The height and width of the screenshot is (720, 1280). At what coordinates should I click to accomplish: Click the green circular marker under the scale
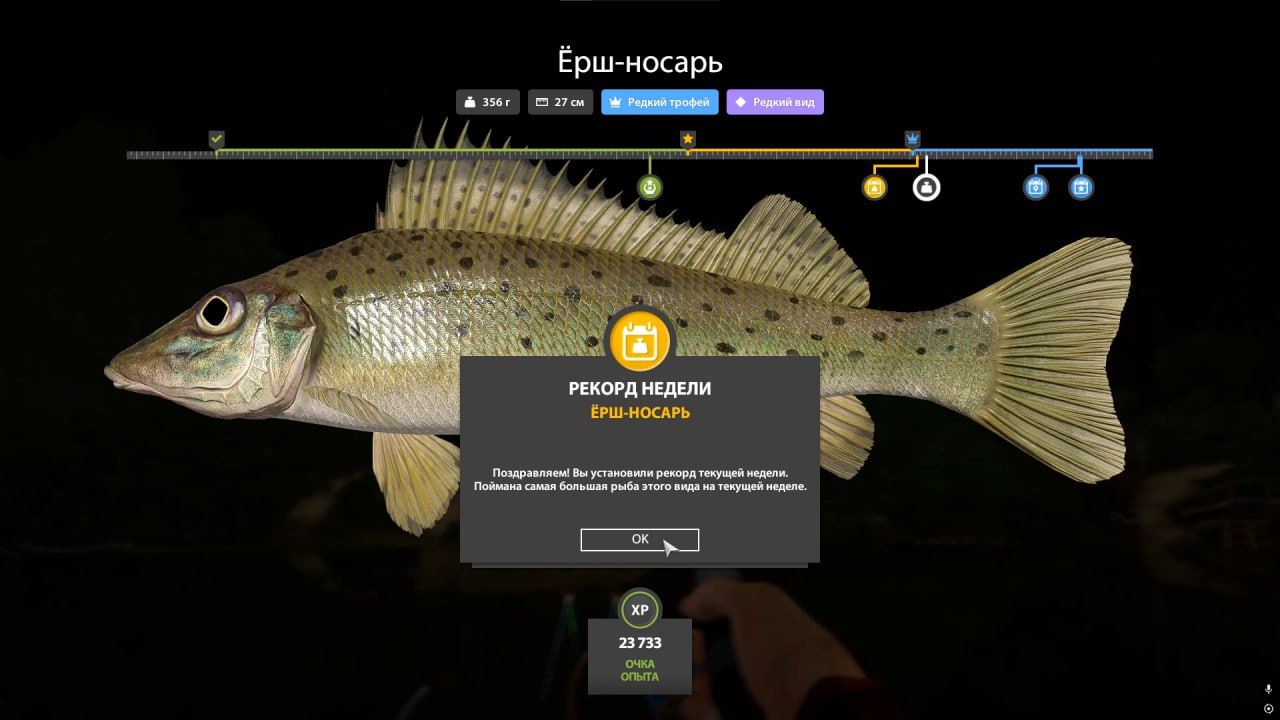[650, 187]
